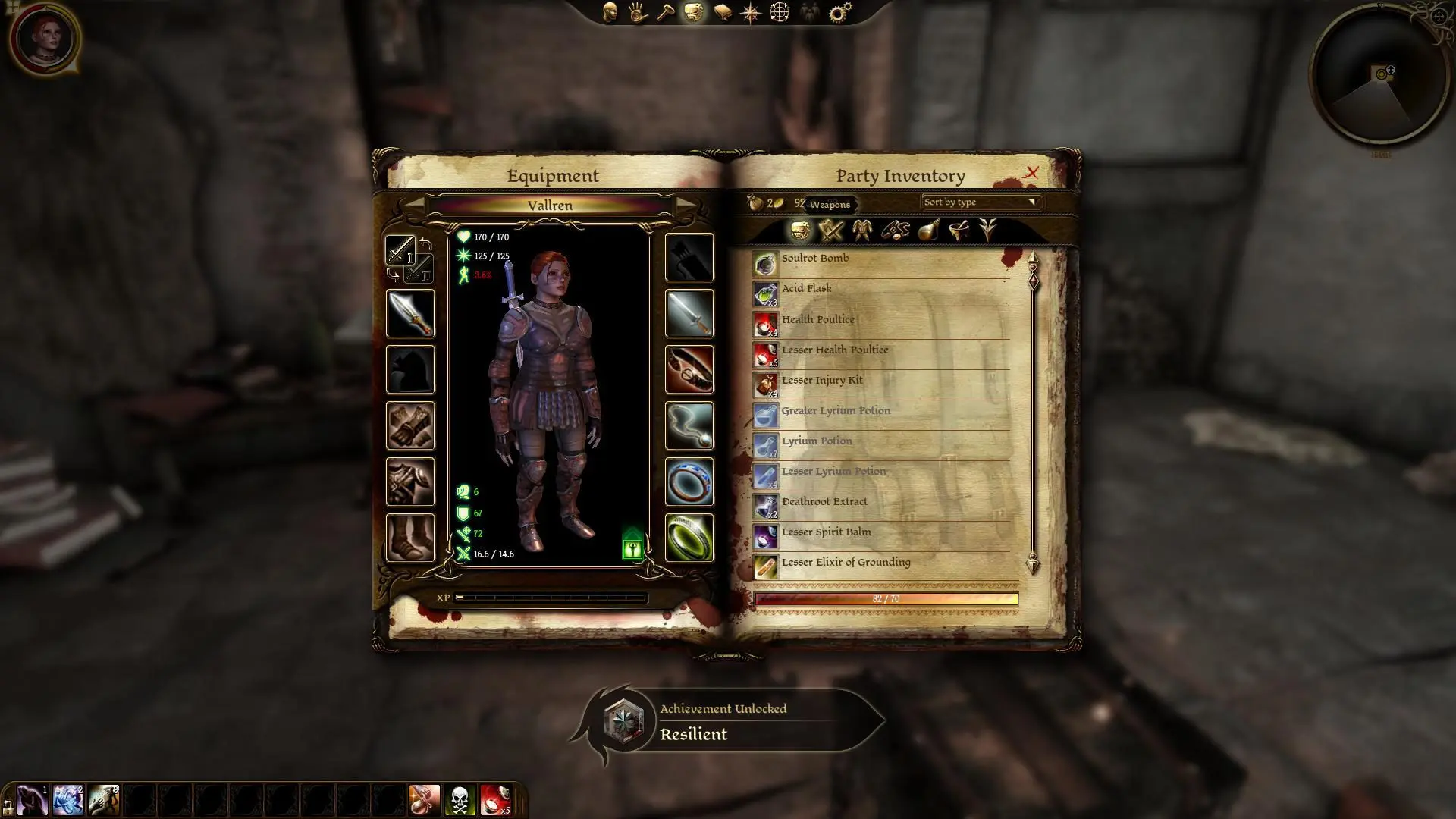Choose the Health Poultice row
This screenshot has width=1456, height=819.
coord(817,320)
